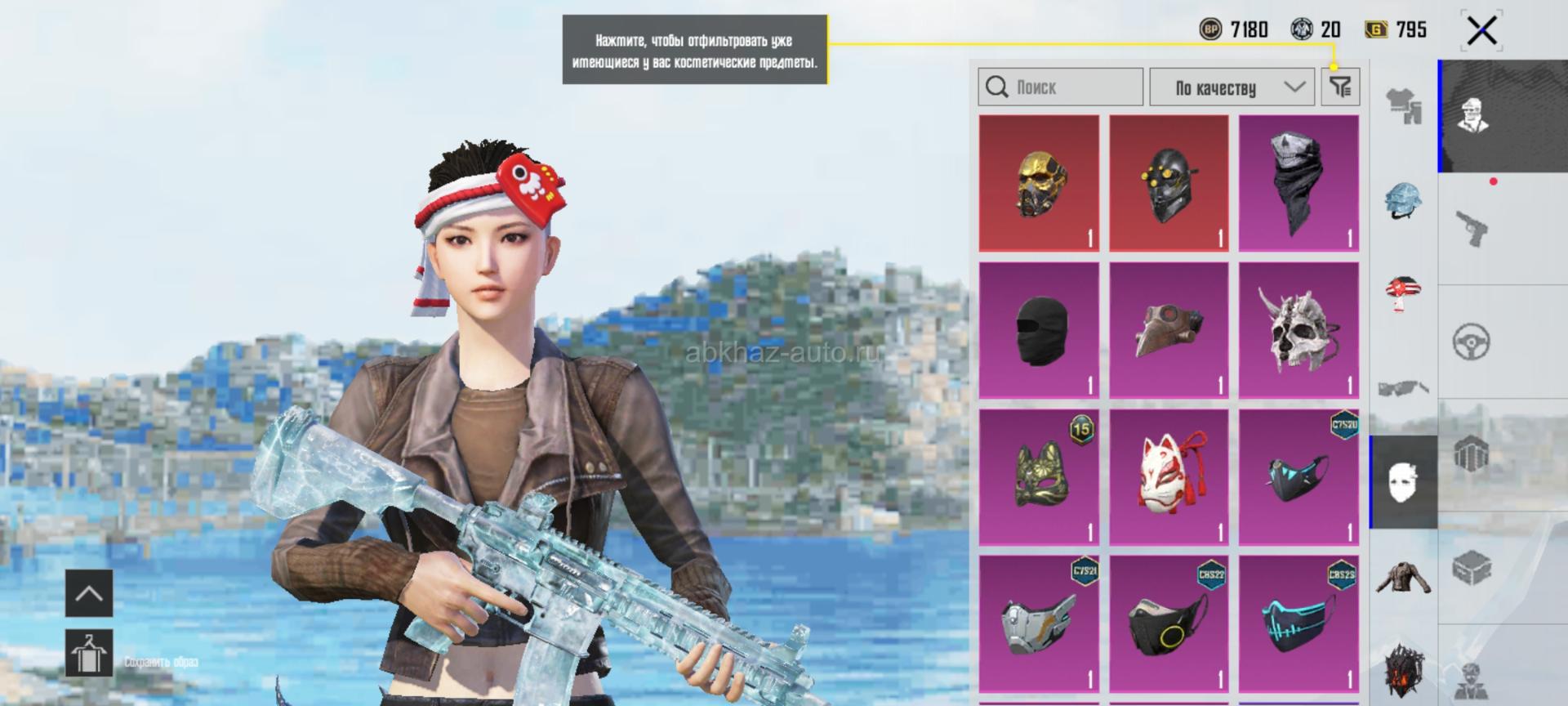1568x706 pixels.
Task: Choose the golden cat mask
Action: (x=1039, y=477)
